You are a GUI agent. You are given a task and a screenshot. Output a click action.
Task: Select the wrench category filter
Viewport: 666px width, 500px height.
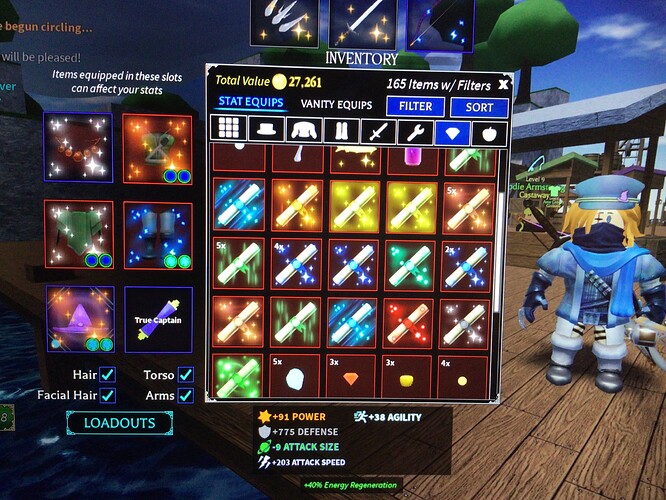[415, 132]
